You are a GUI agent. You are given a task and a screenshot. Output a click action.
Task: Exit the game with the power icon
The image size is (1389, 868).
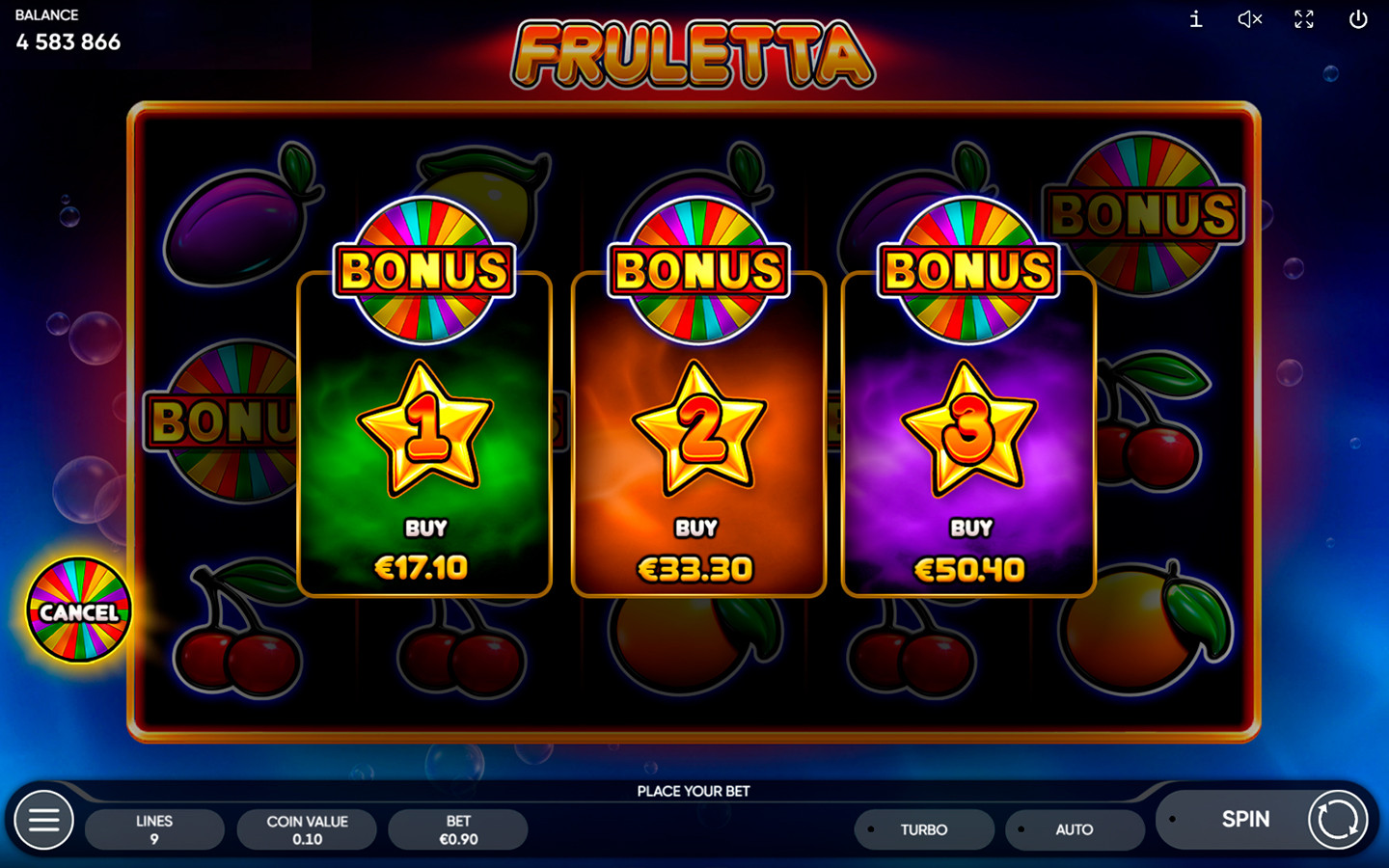tap(1358, 19)
